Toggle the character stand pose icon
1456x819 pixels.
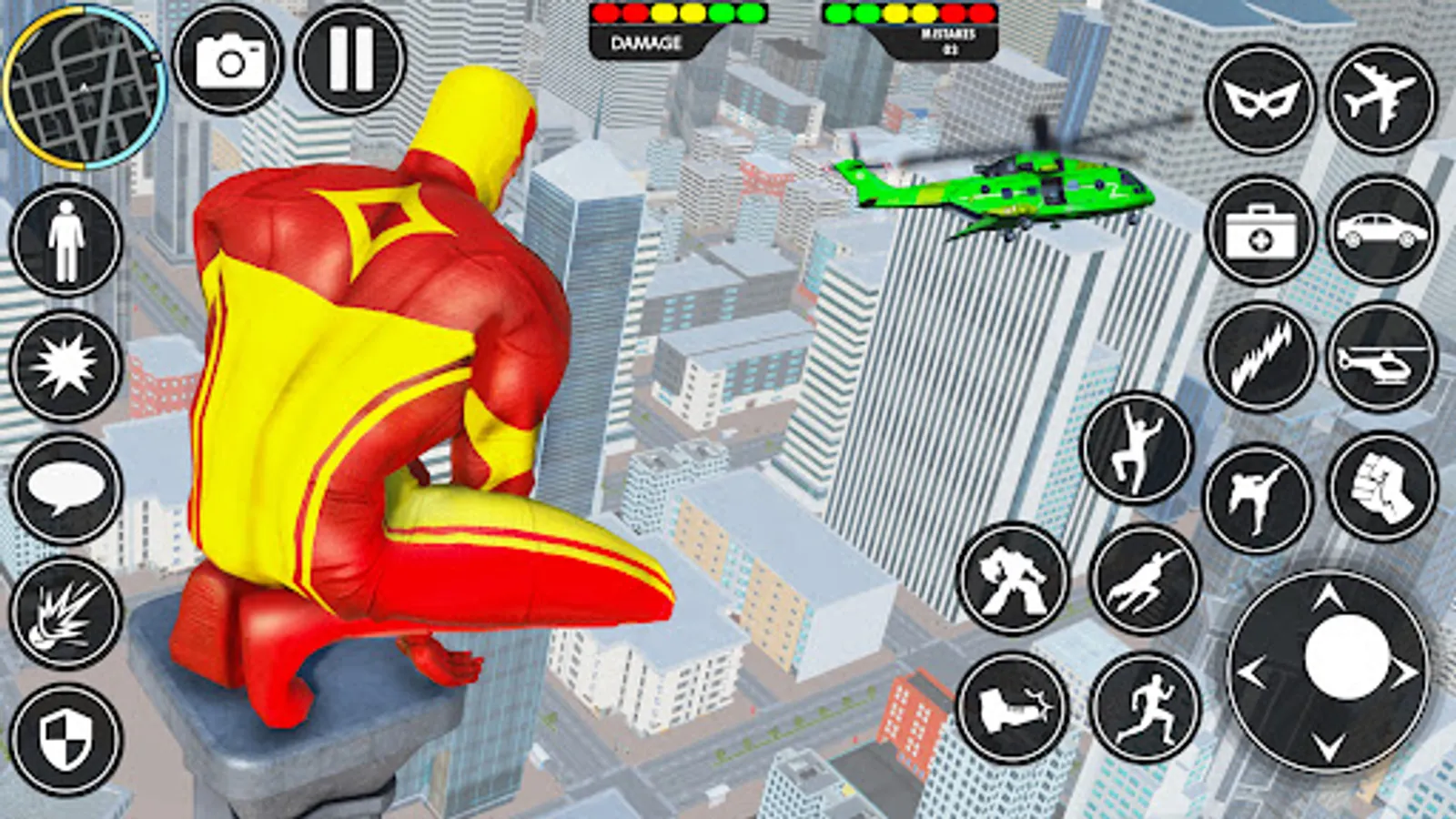[64, 241]
